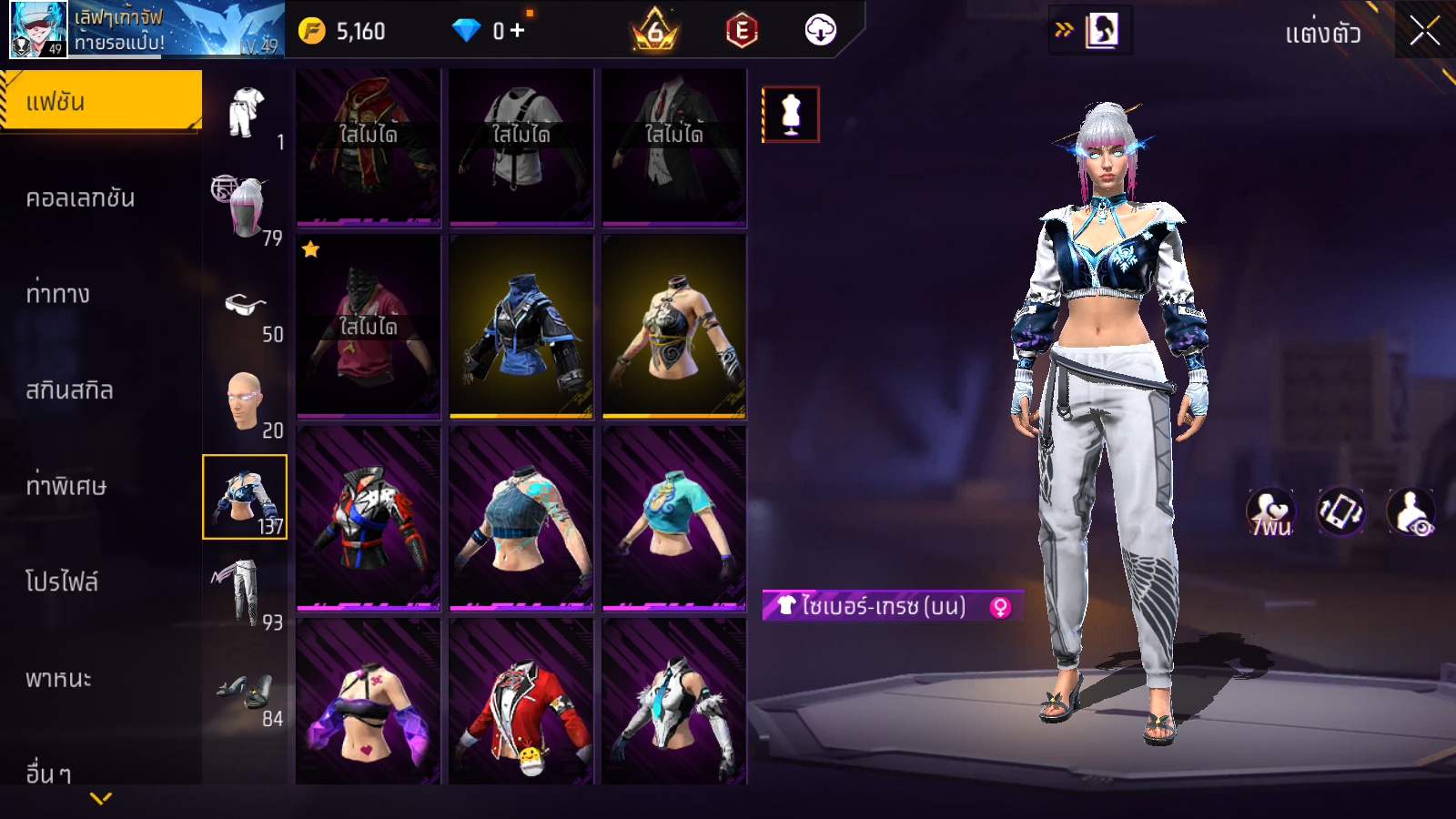This screenshot has width=1456, height=819.
Task: Open the แฟชั่น fashion menu
Action: 100,101
